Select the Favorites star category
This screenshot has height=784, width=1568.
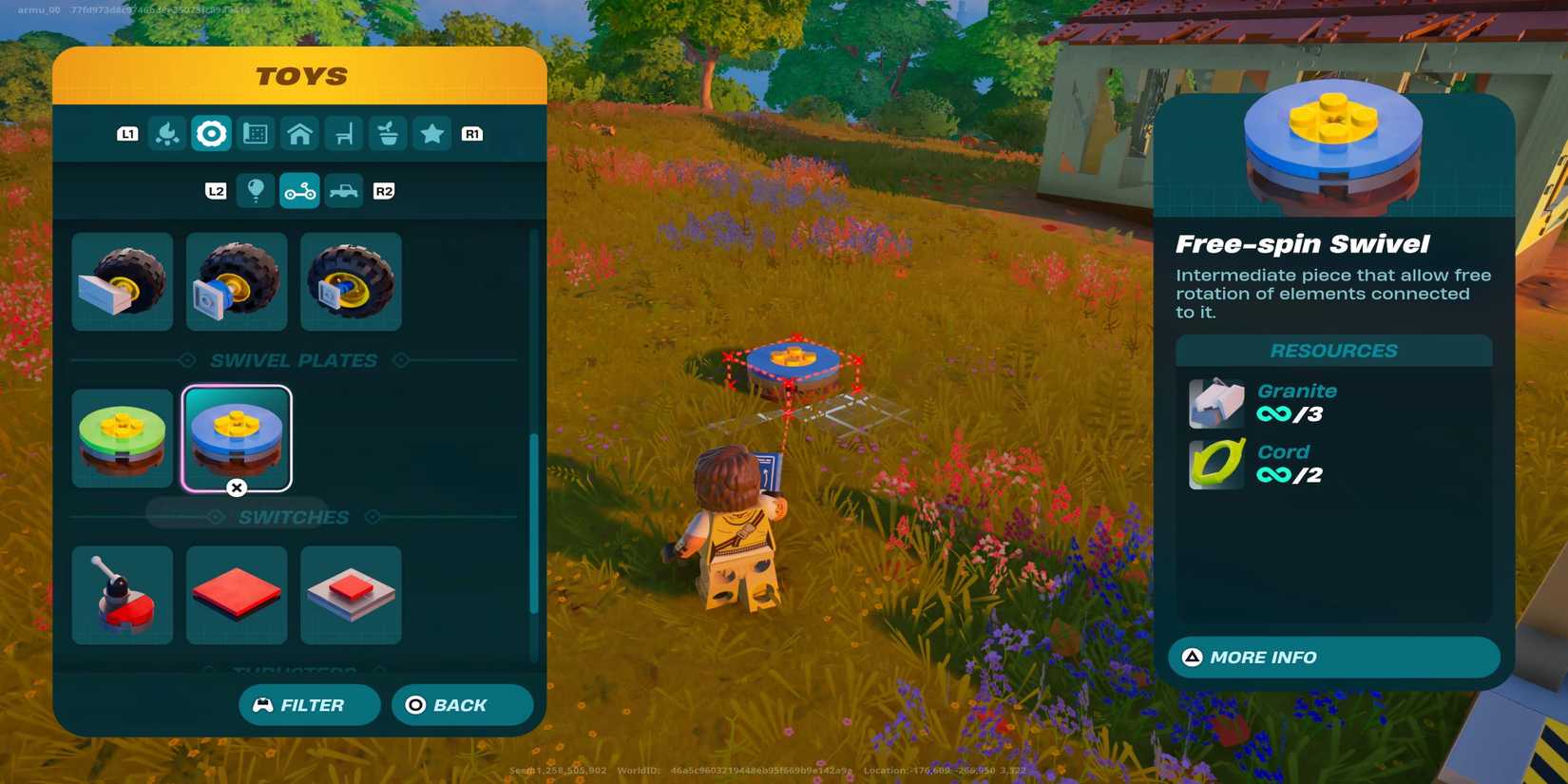[431, 133]
